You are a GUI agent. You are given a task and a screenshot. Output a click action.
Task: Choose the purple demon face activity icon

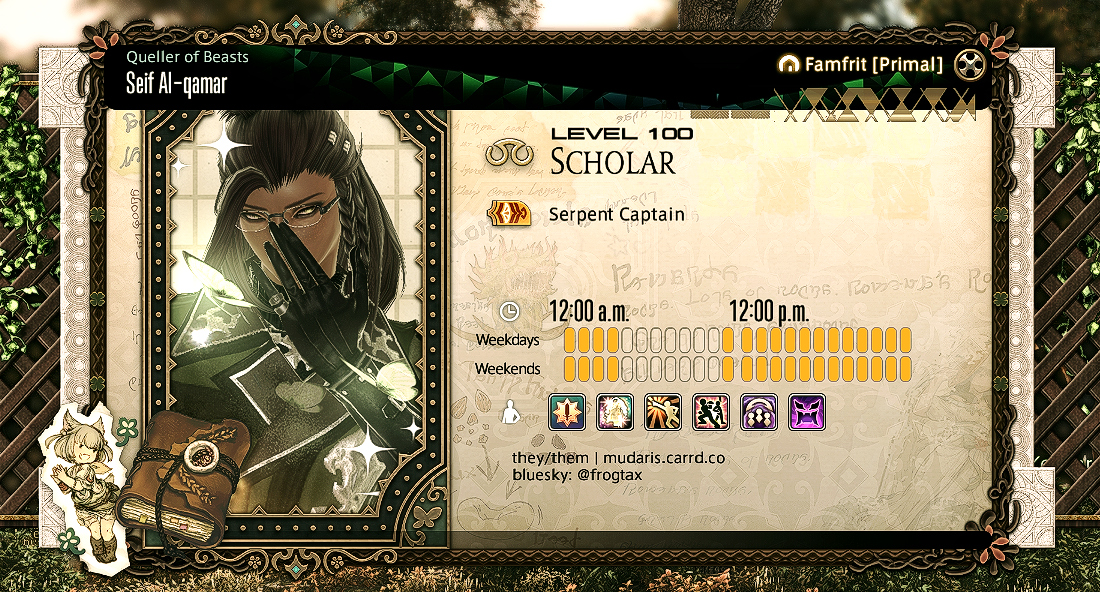[807, 412]
